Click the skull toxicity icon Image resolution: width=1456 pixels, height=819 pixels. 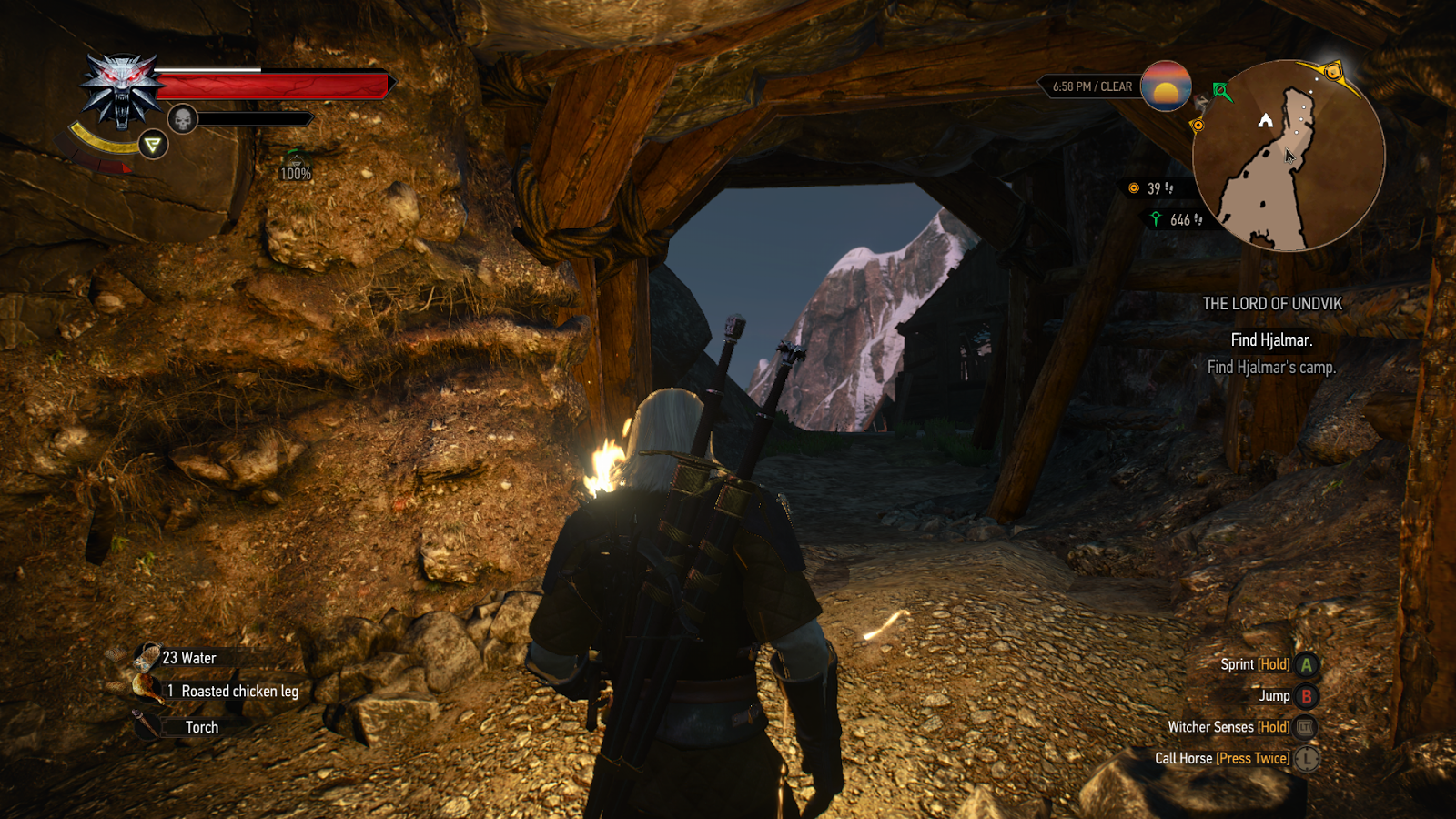(182, 119)
